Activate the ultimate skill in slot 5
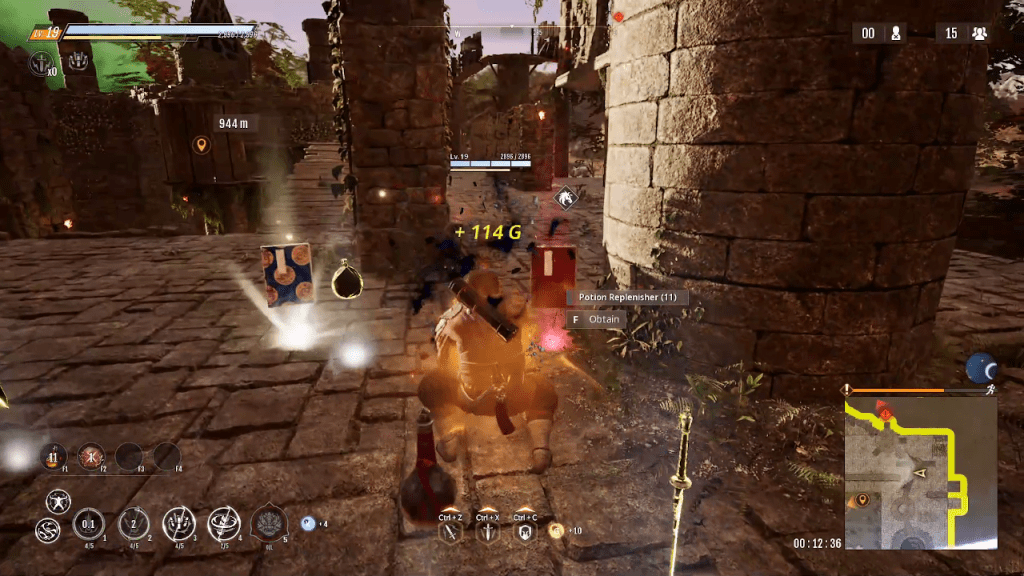Screen dimensions: 1024x576 pos(268,522)
